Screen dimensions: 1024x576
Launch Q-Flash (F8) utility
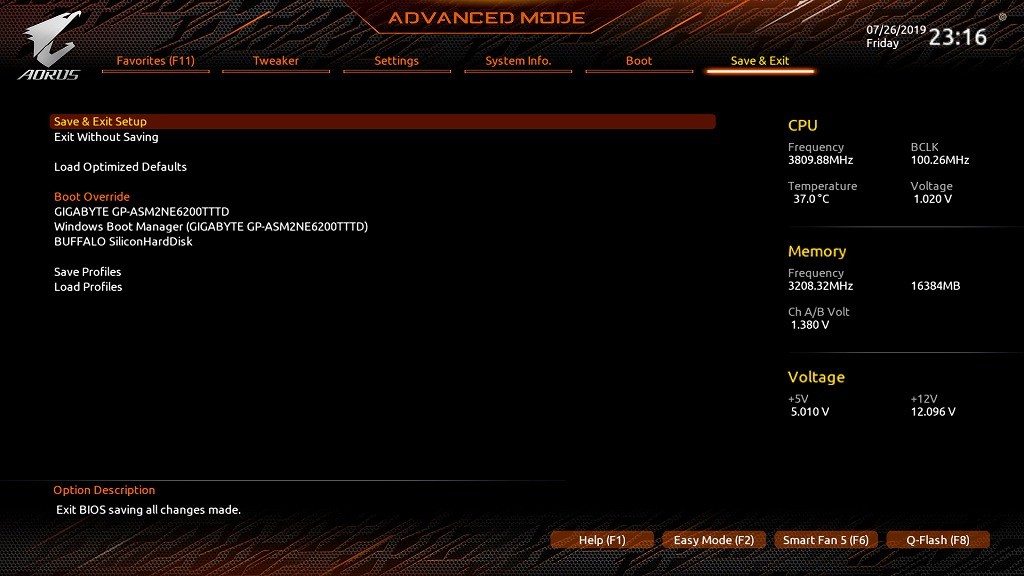(938, 540)
